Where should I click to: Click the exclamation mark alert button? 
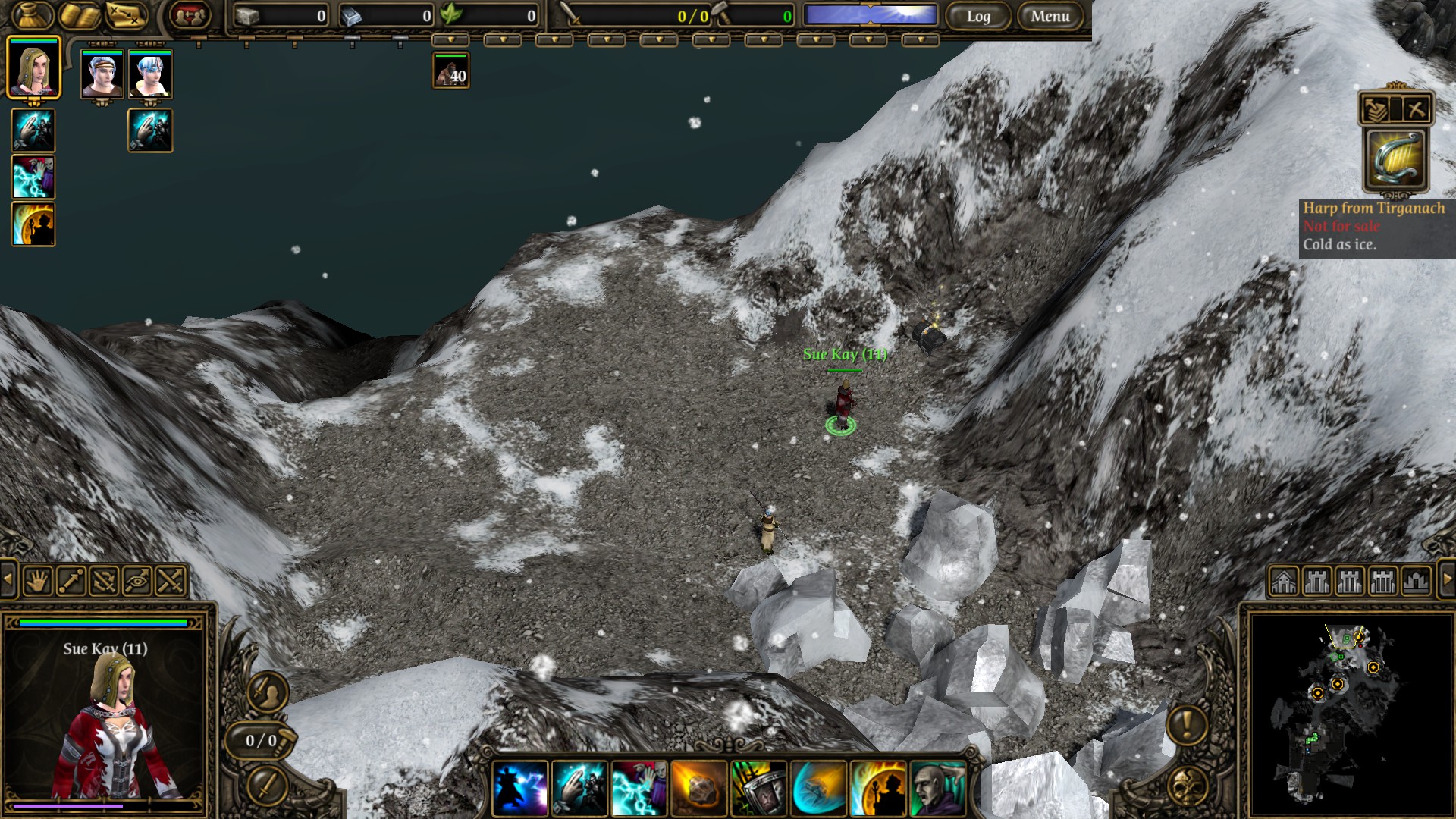tap(1187, 724)
